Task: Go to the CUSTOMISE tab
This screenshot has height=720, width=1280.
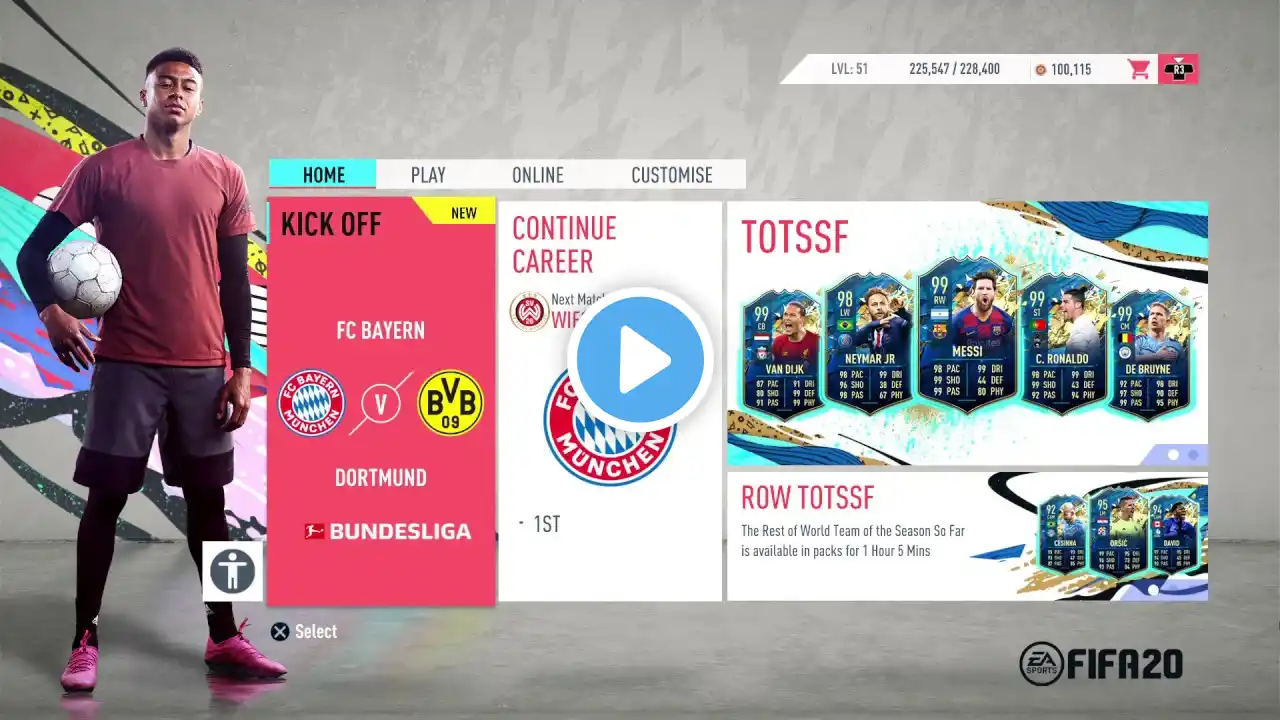Action: click(x=672, y=175)
